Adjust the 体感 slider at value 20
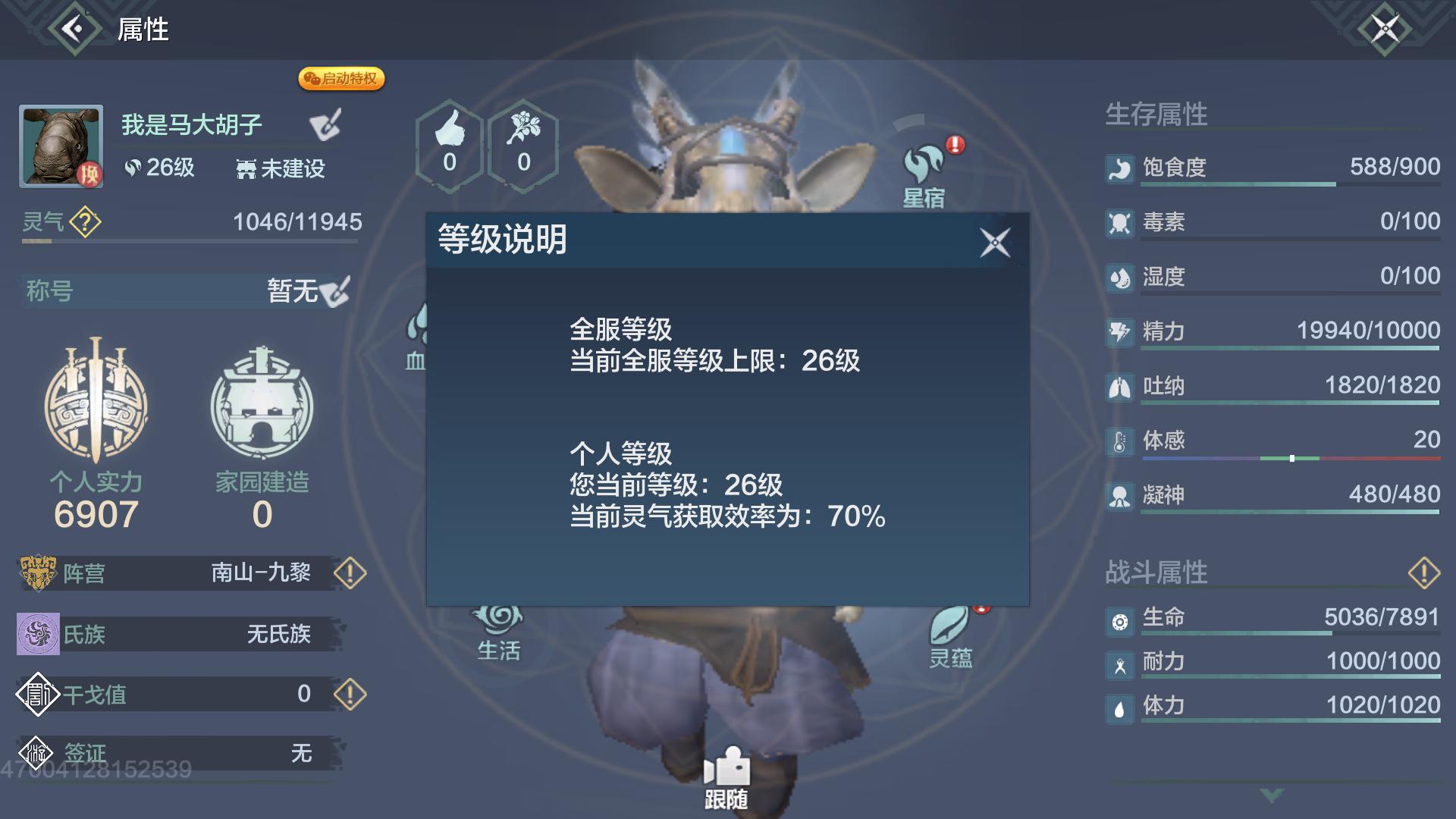The height and width of the screenshot is (819, 1456). point(1291,457)
